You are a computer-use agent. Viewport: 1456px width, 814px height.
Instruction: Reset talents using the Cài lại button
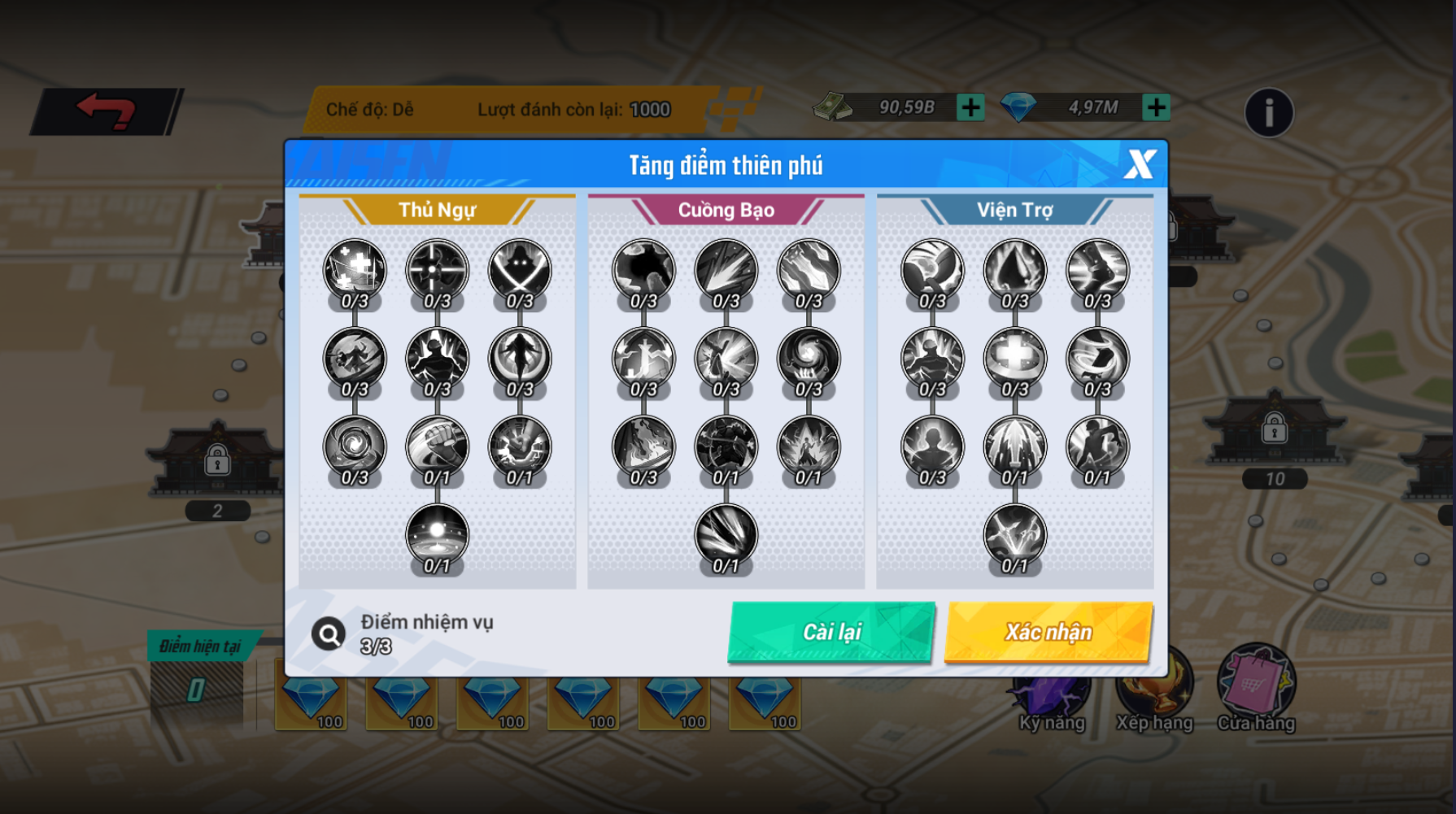coord(831,632)
